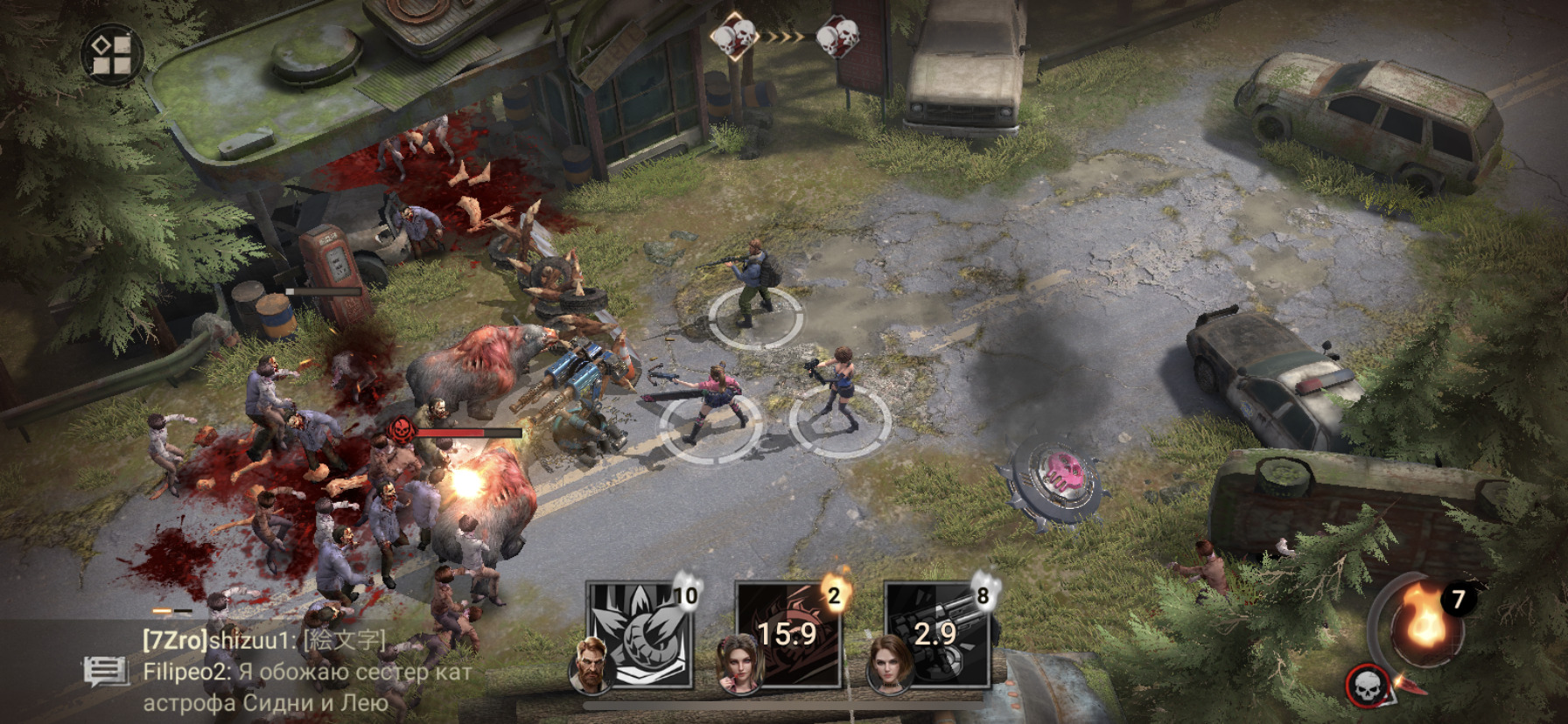Tap the chat messages box
This screenshot has height=724, width=1568.
click(306, 672)
